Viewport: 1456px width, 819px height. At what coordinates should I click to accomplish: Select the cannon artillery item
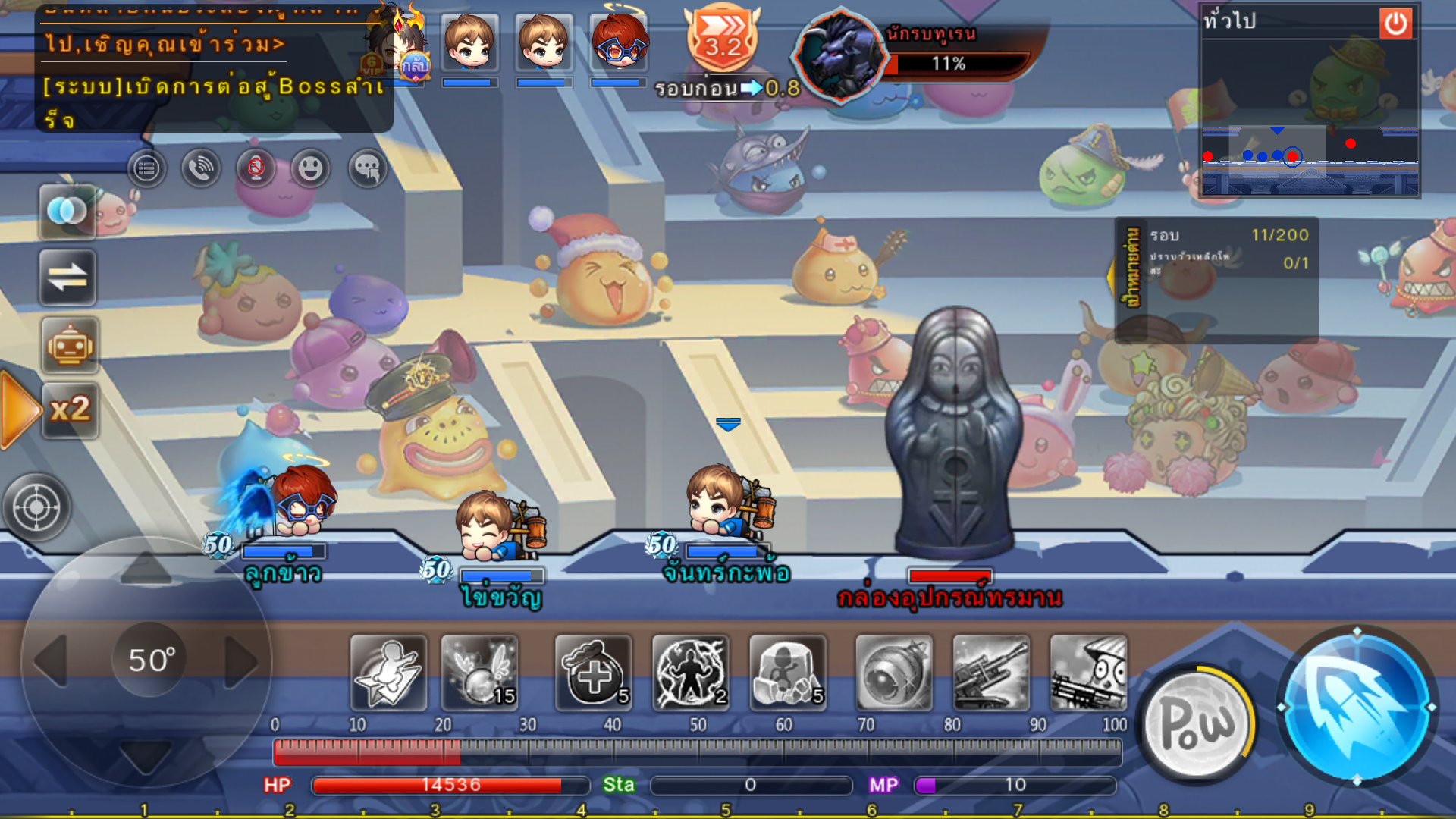pos(991,673)
